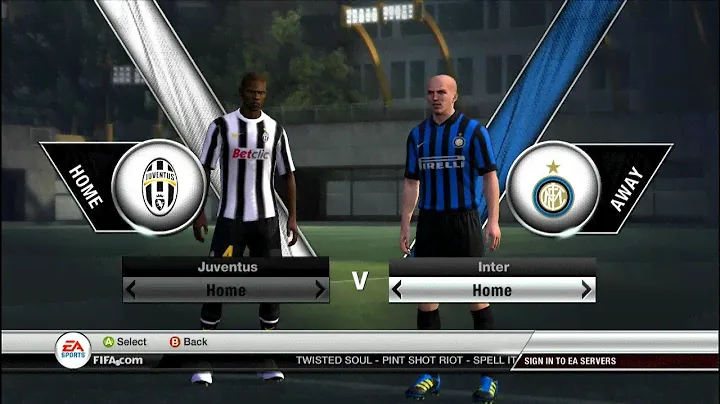
Task: Click the left arrow on Inter kit selector
Action: tap(397, 290)
